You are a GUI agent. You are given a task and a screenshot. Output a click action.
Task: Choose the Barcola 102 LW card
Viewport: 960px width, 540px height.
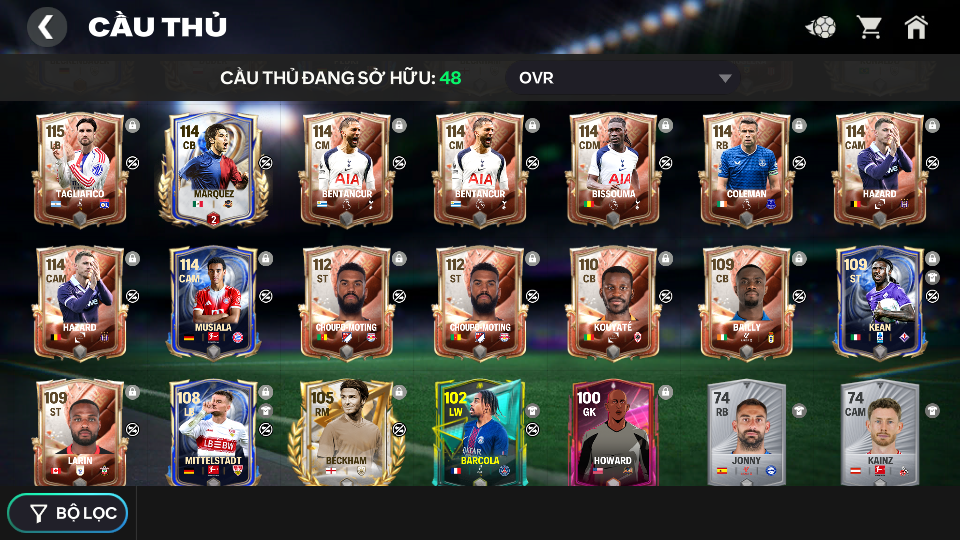click(480, 432)
